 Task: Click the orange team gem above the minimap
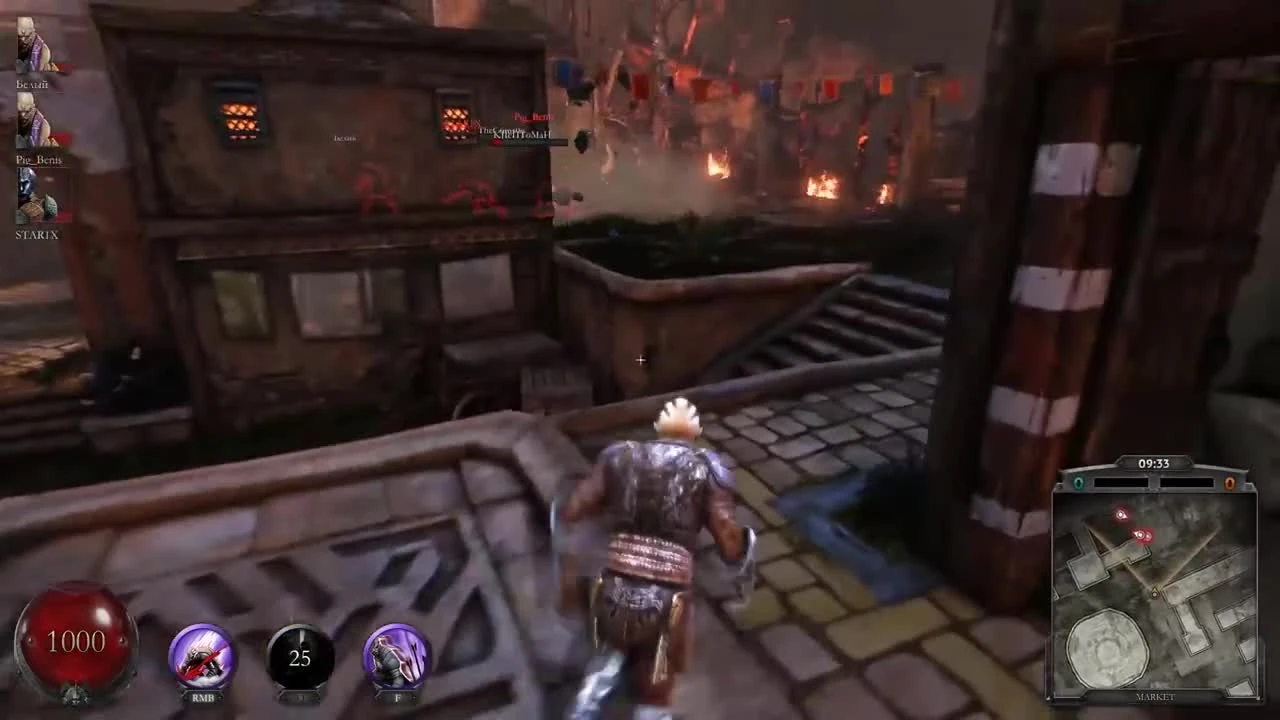pyautogui.click(x=1230, y=483)
